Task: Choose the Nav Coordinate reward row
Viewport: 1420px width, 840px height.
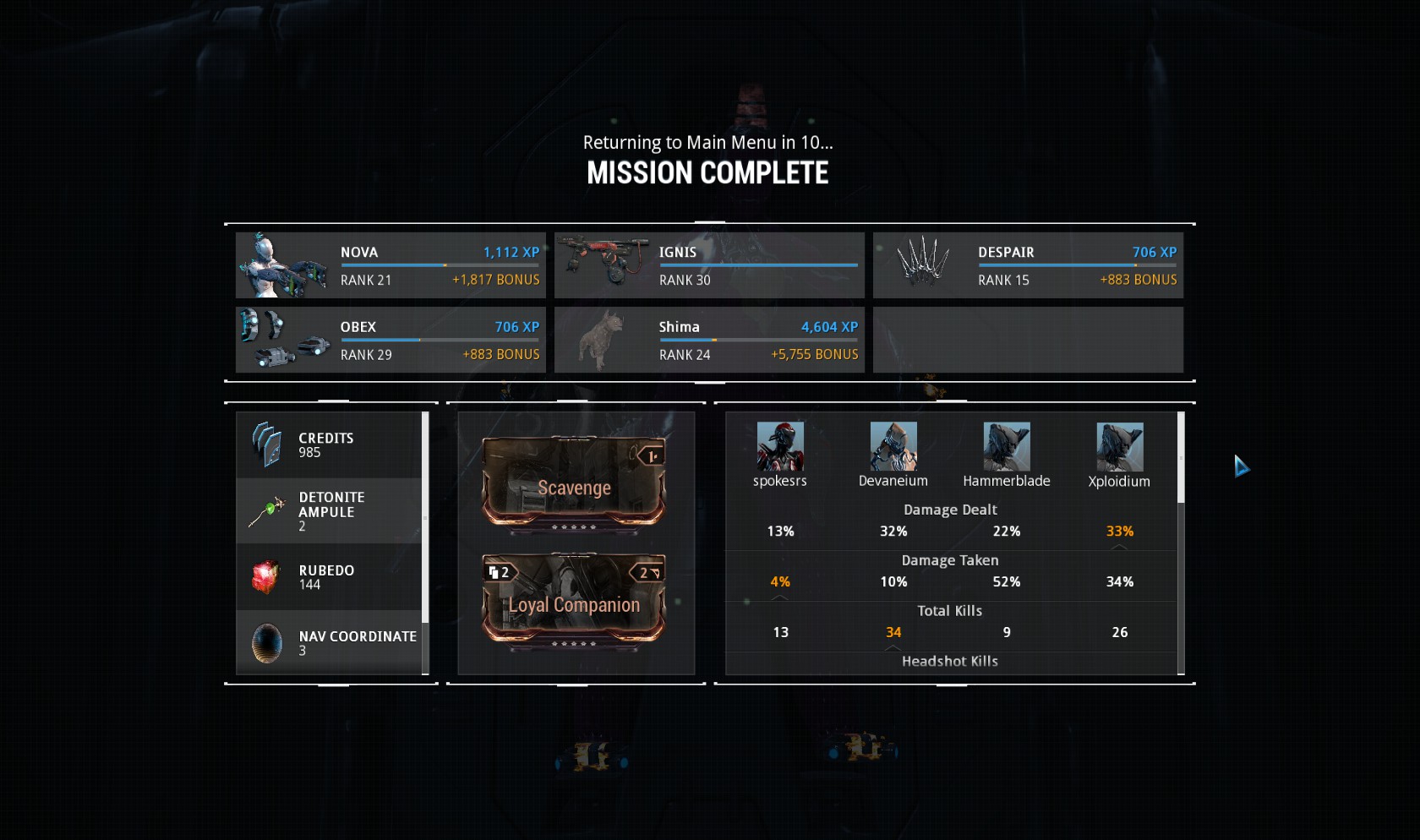Action: (329, 643)
